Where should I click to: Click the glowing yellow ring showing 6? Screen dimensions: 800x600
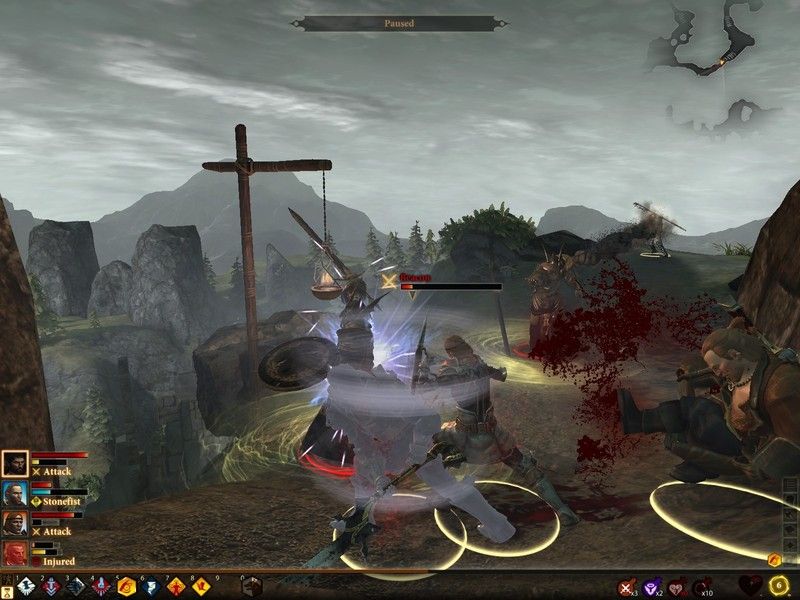[x=779, y=586]
